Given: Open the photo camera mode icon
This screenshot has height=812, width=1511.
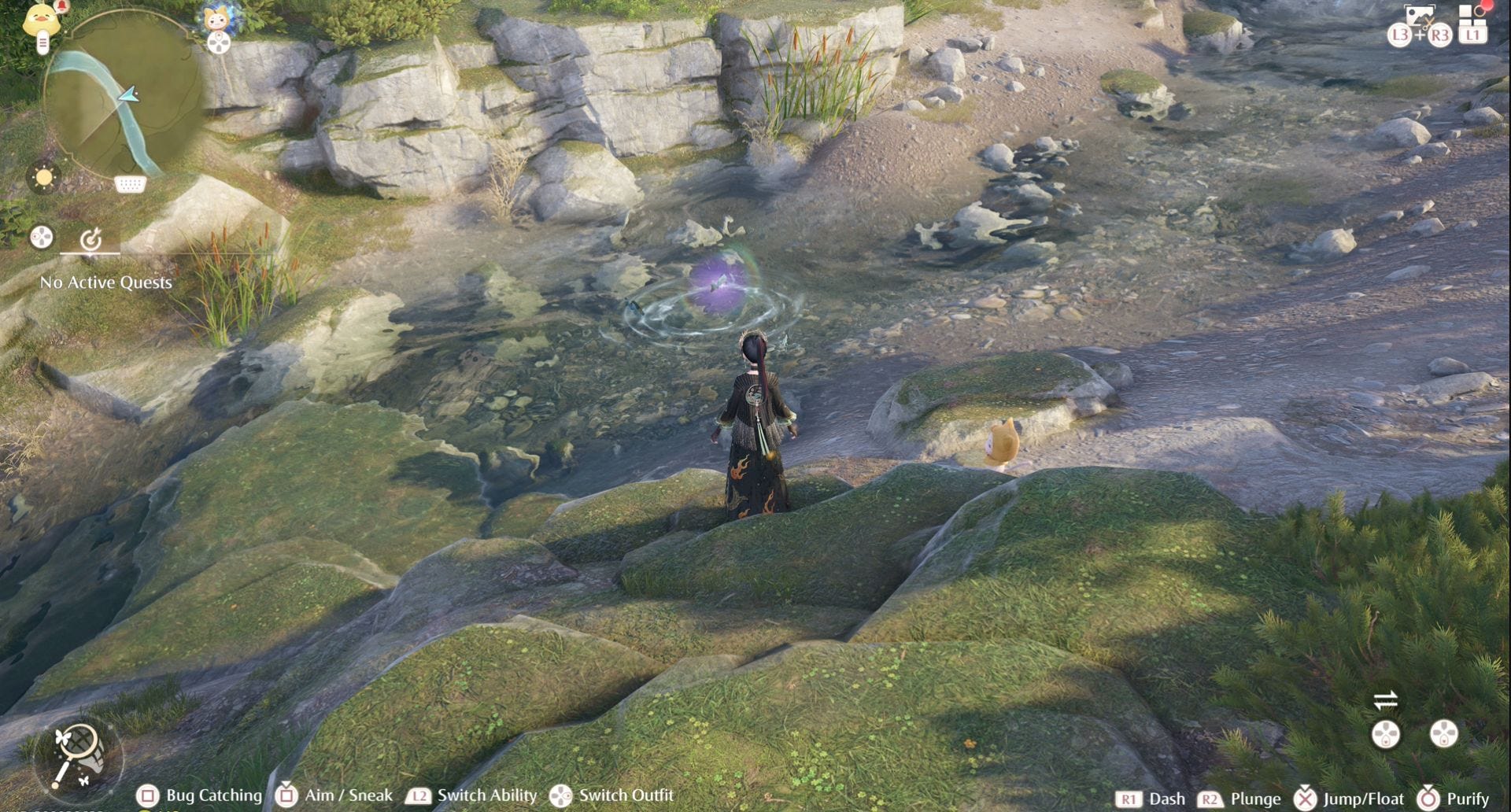Looking at the screenshot, I should pos(1419,16).
